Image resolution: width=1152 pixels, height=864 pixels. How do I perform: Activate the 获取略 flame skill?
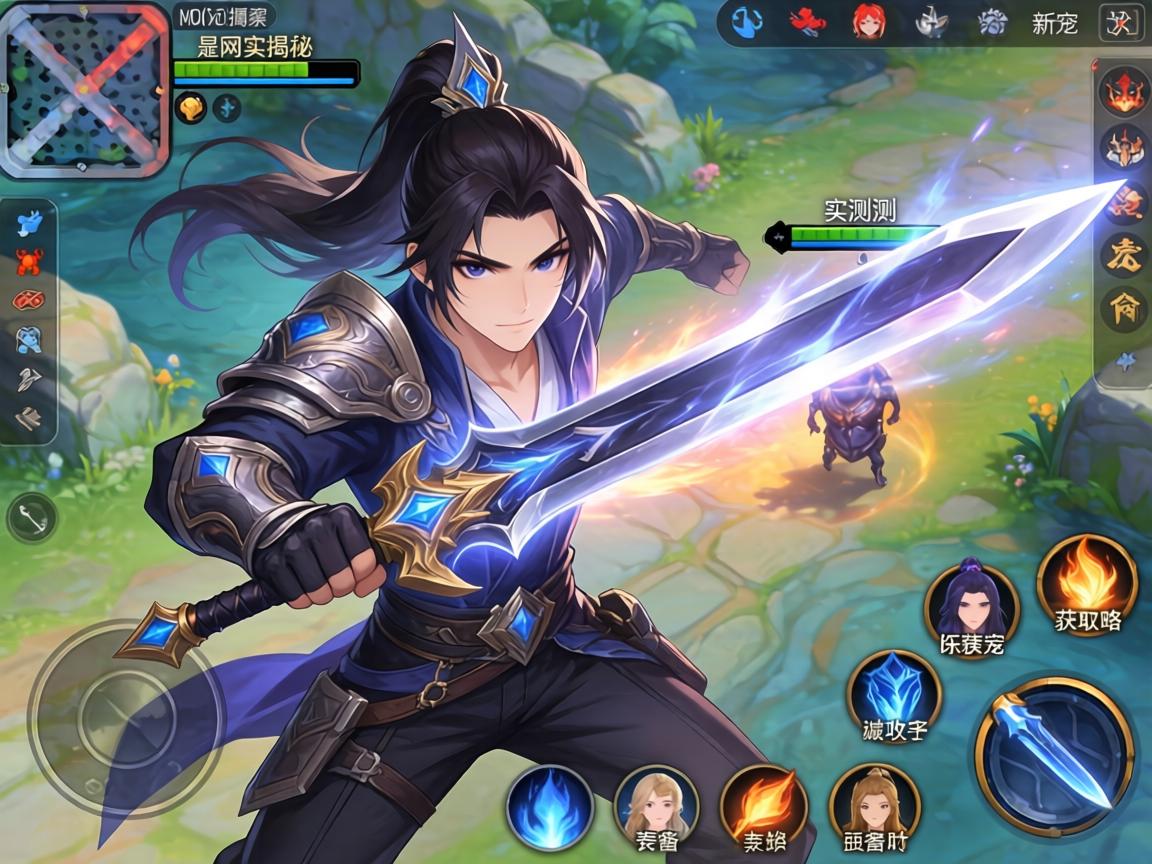click(x=1087, y=583)
